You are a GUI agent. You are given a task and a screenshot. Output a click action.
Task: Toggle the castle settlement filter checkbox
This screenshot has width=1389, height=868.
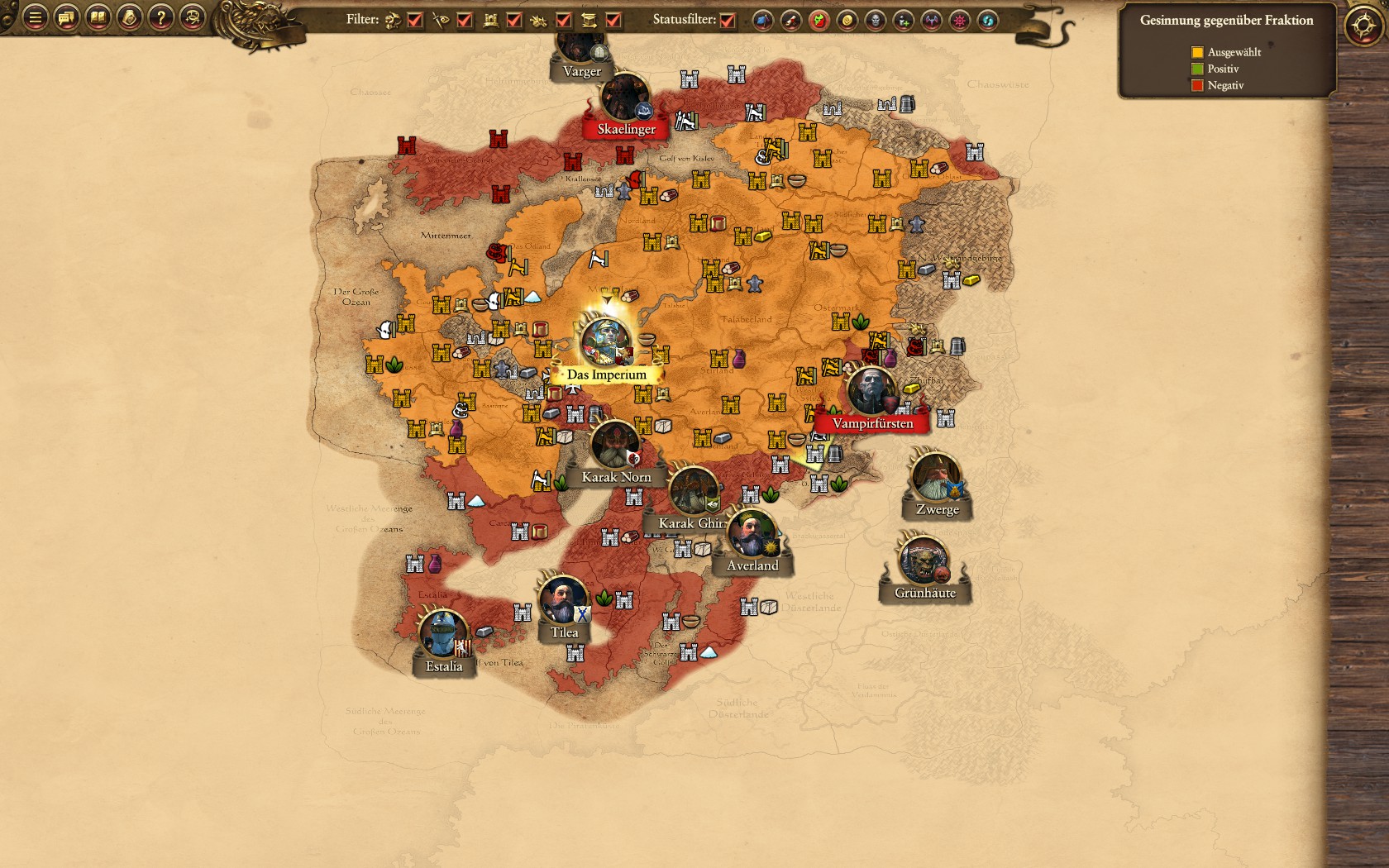pos(514,20)
